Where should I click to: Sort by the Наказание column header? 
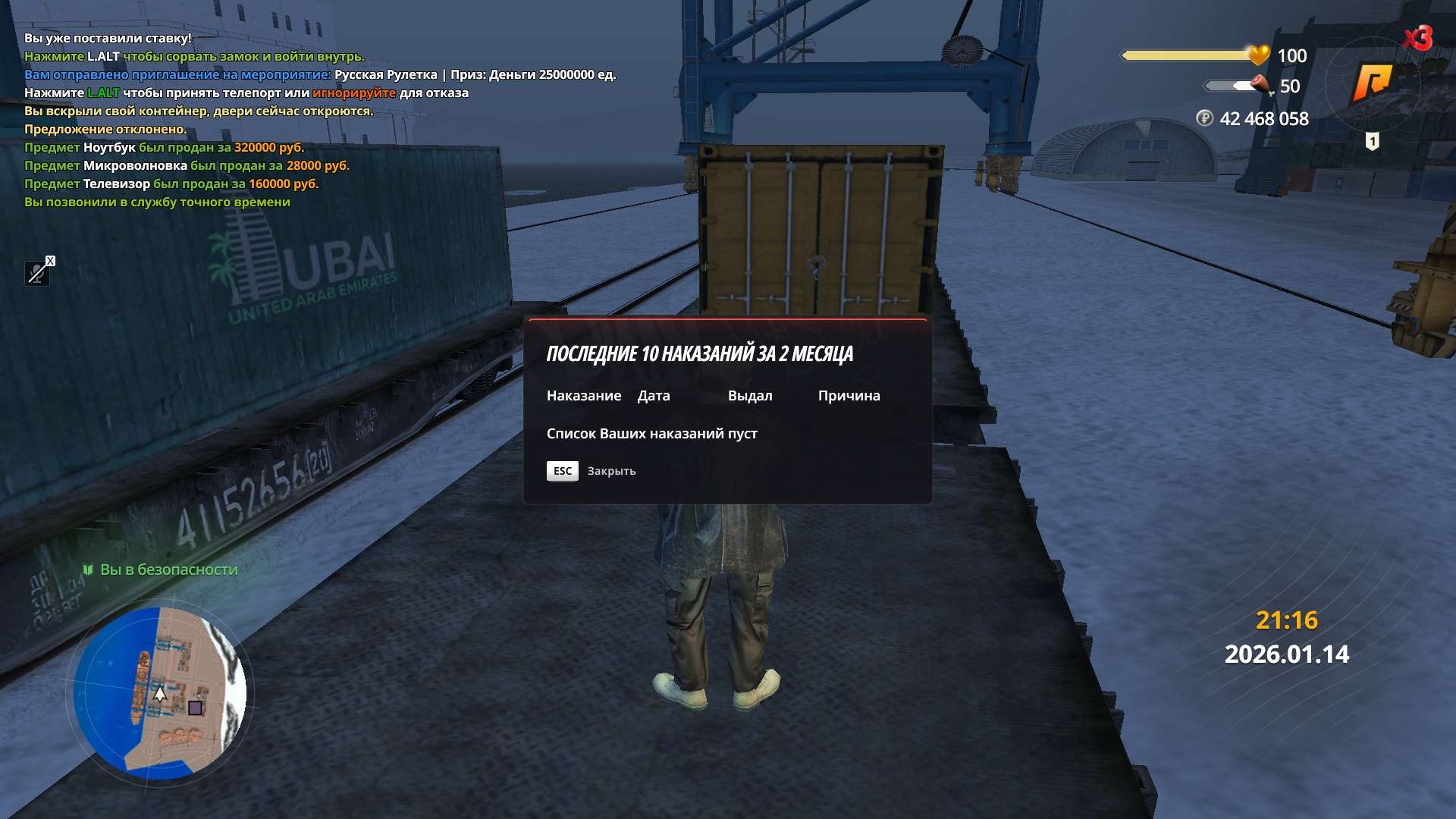pyautogui.click(x=583, y=396)
